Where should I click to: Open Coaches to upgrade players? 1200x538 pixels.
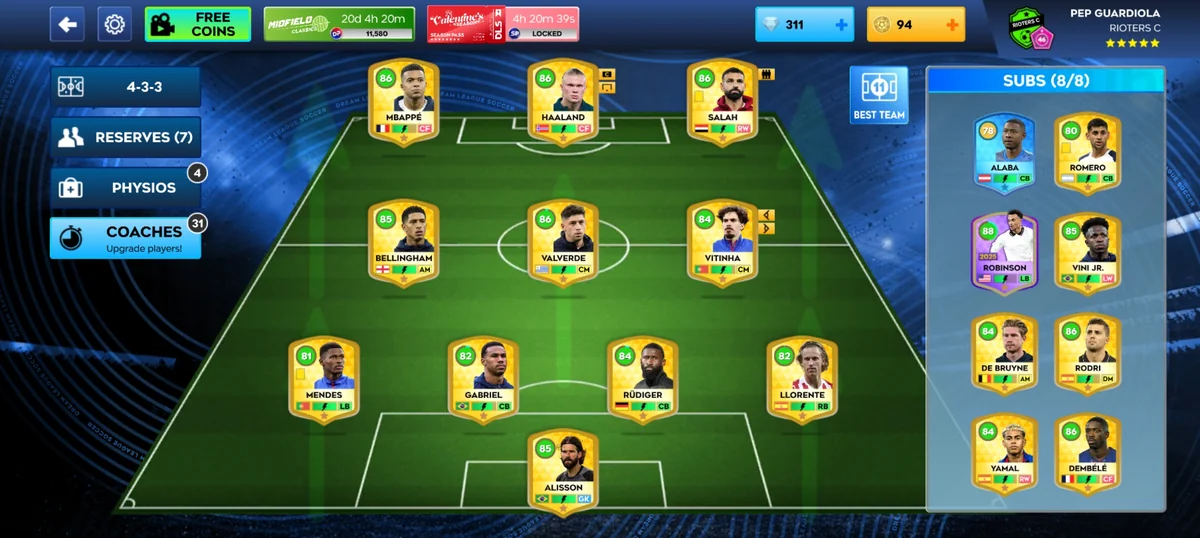pyautogui.click(x=126, y=237)
